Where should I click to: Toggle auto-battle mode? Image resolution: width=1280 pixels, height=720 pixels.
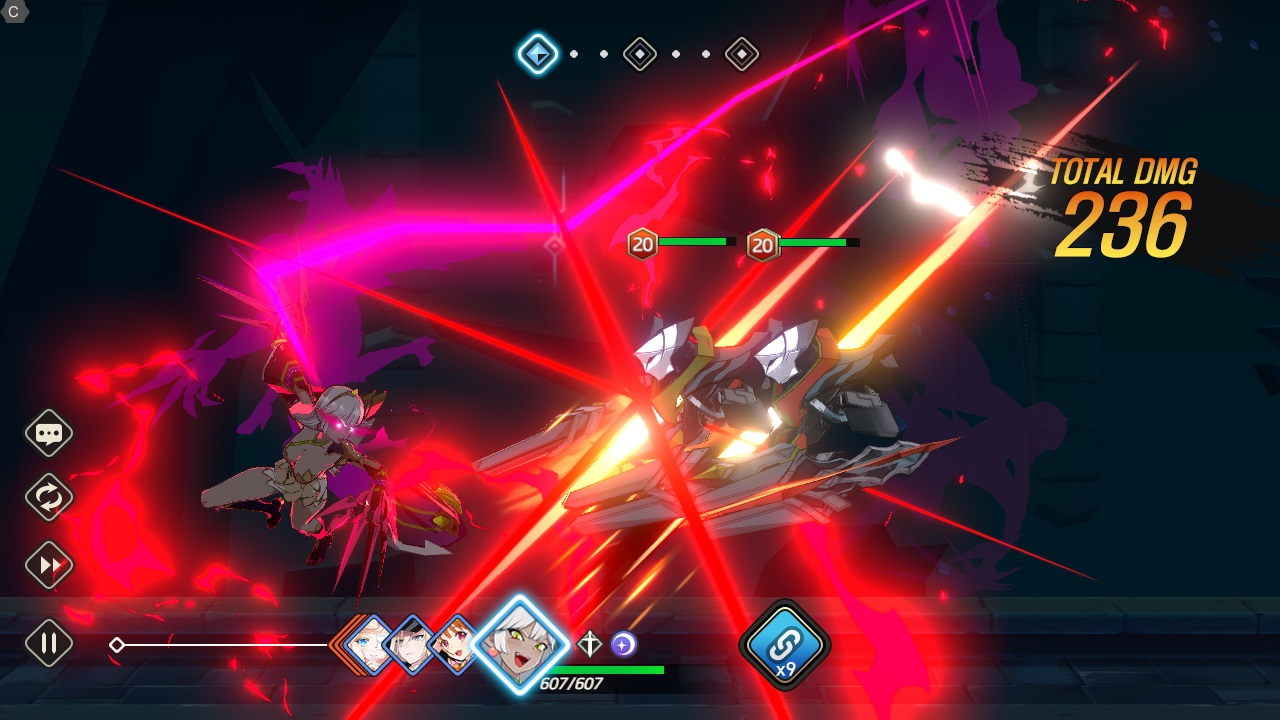pos(47,499)
